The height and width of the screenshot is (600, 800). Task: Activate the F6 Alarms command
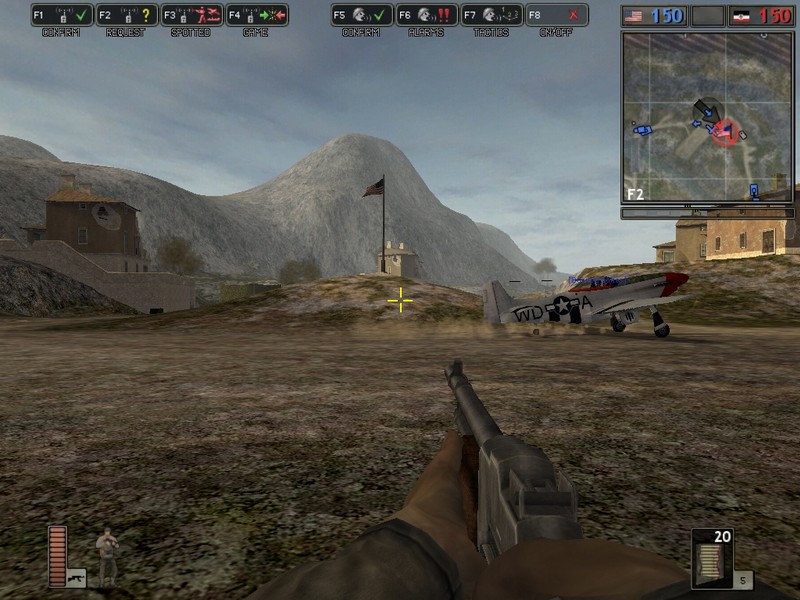[x=426, y=15]
